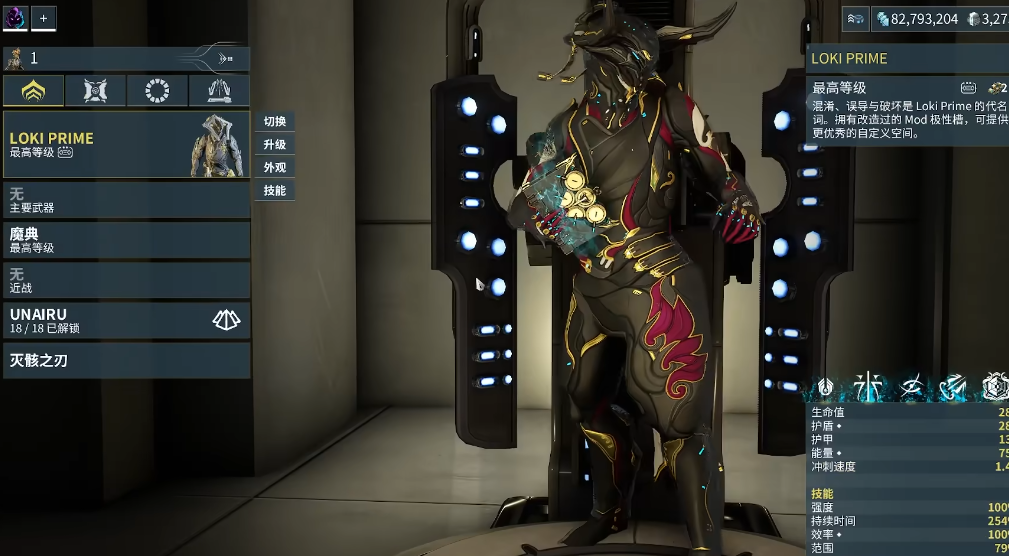Open the 技能 (abilities) menu
The width and height of the screenshot is (1009, 556).
[x=275, y=190]
